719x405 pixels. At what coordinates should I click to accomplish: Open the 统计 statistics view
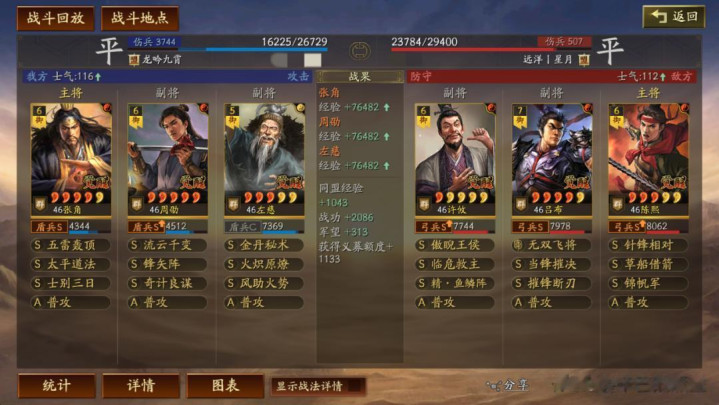[x=57, y=385]
